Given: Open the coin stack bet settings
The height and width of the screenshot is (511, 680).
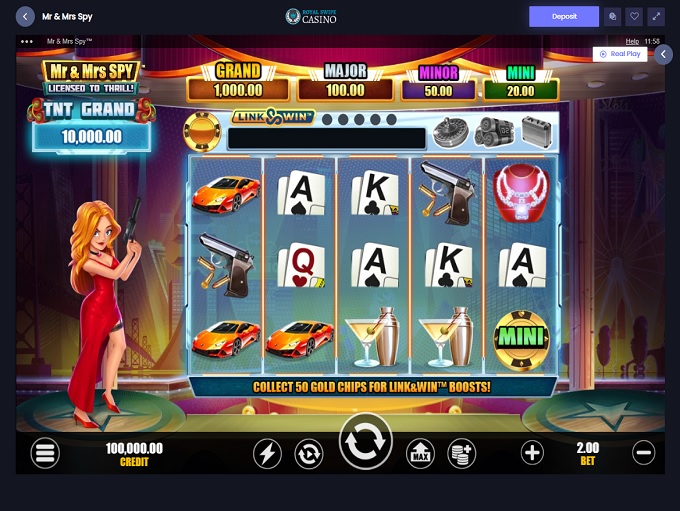Looking at the screenshot, I should point(461,453).
